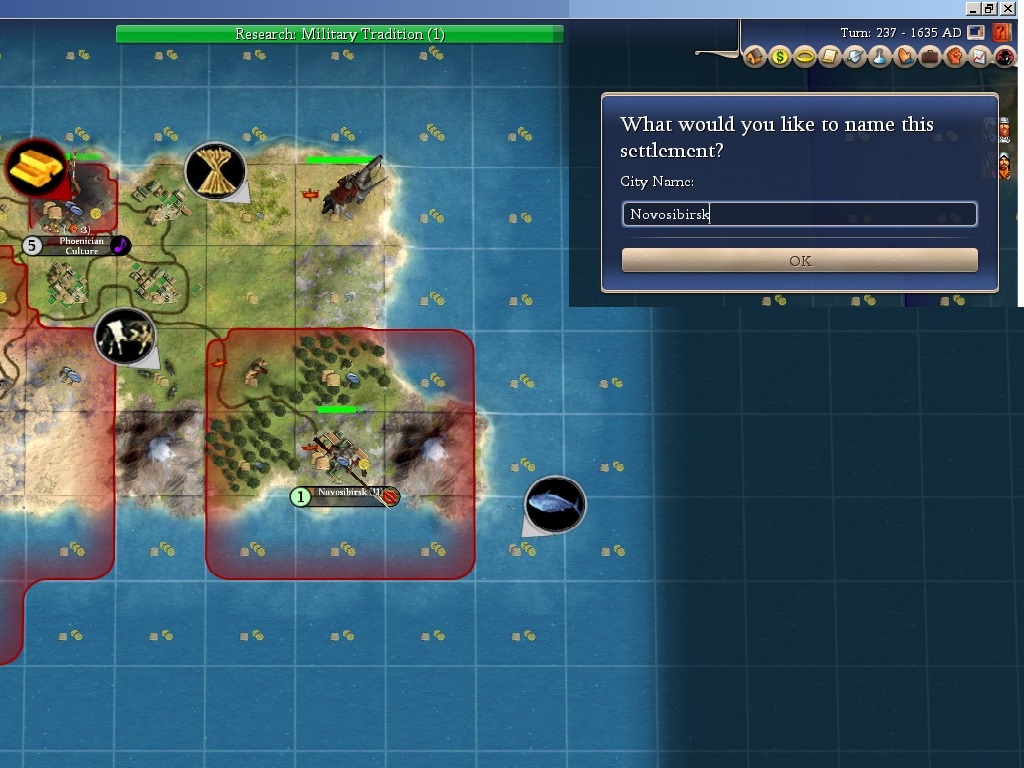Open the Religion Advisor praying hands icon
This screenshot has height=768, width=1024.
coord(905,56)
